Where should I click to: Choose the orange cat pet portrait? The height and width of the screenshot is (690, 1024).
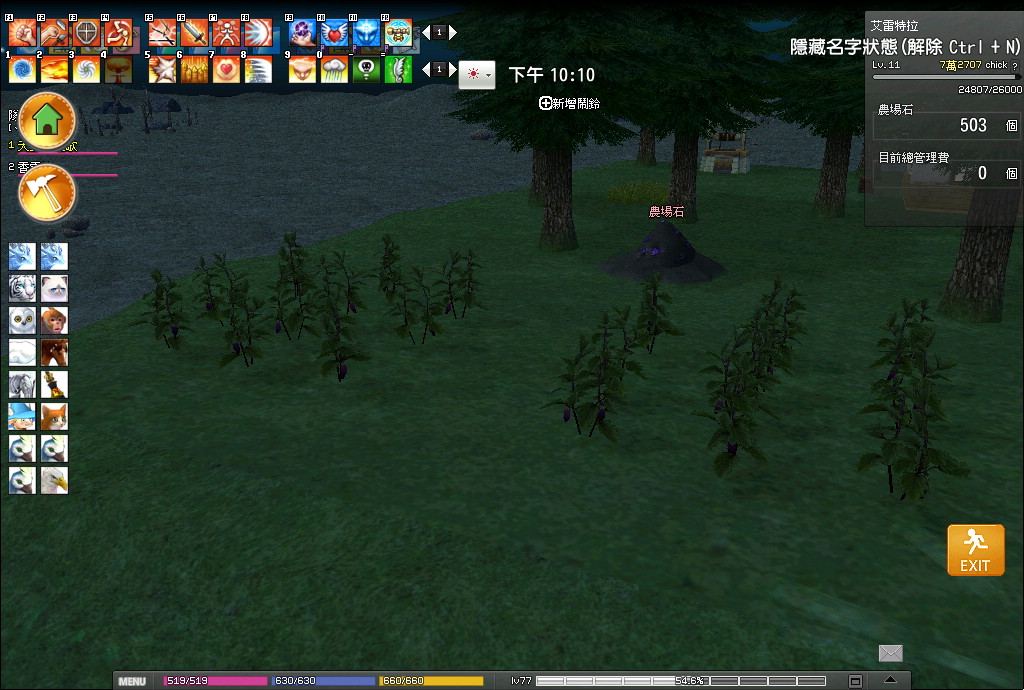coord(54,417)
